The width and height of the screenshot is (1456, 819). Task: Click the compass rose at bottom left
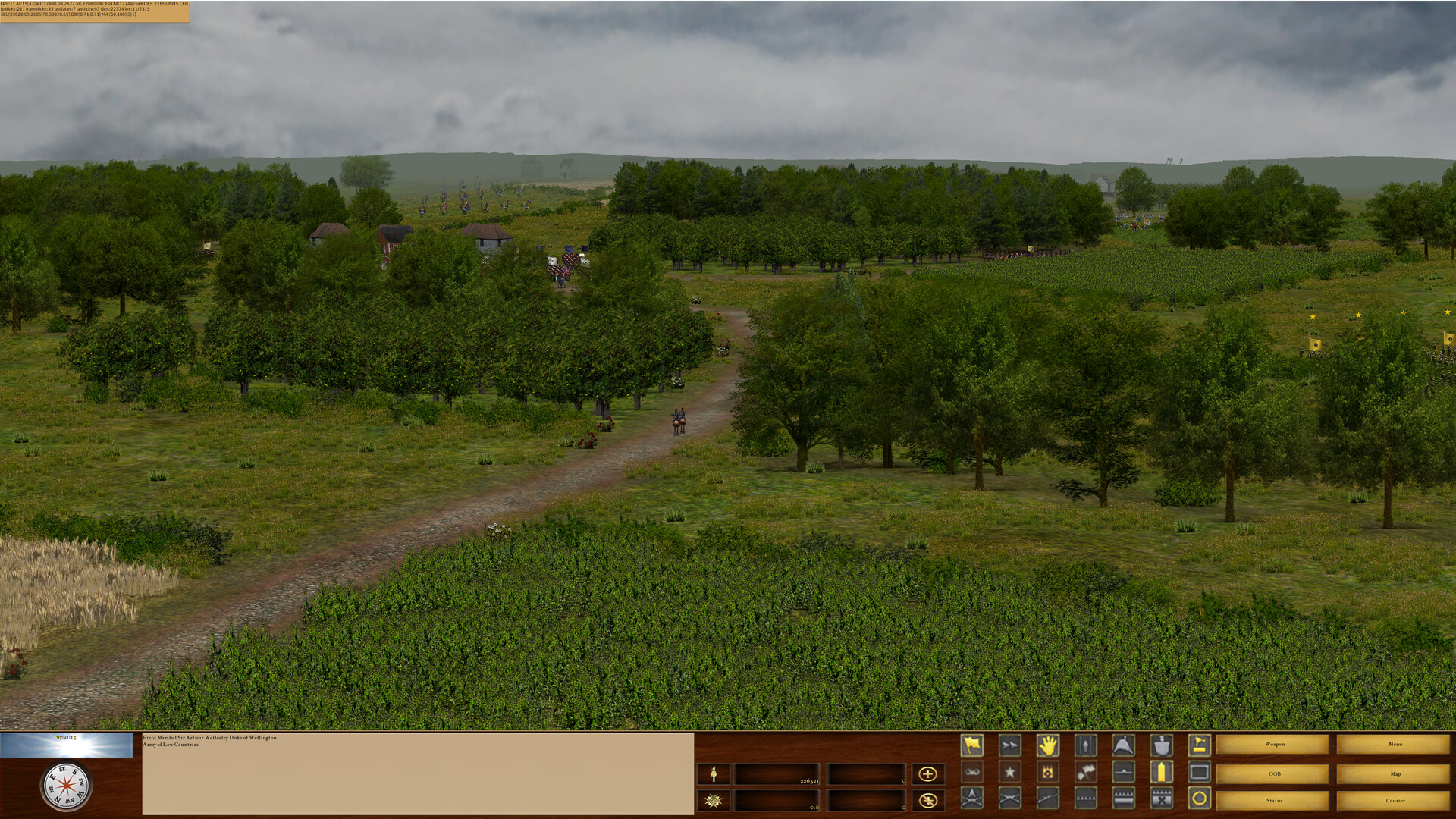click(65, 787)
